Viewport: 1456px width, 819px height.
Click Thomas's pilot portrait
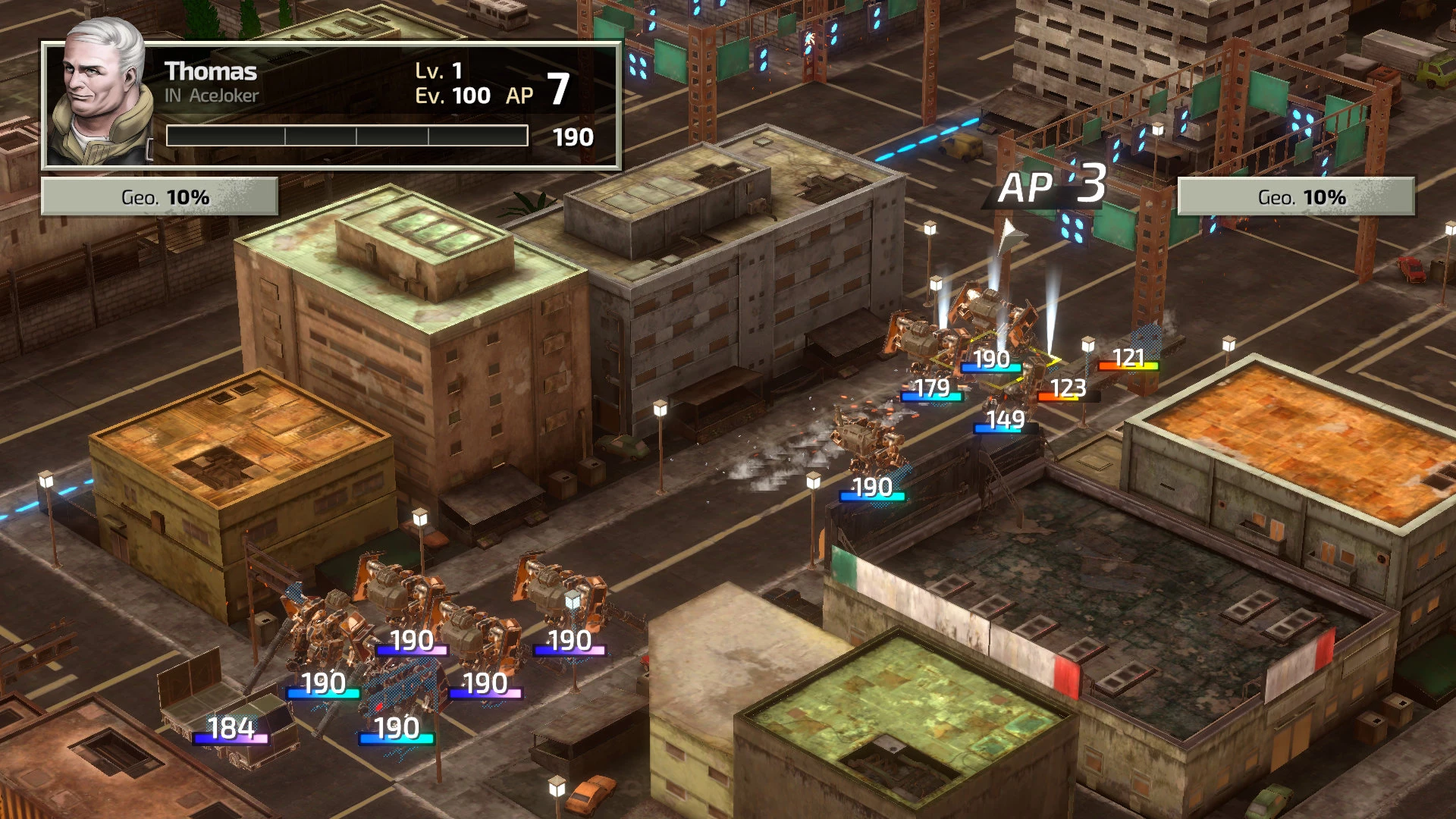pyautogui.click(x=100, y=99)
